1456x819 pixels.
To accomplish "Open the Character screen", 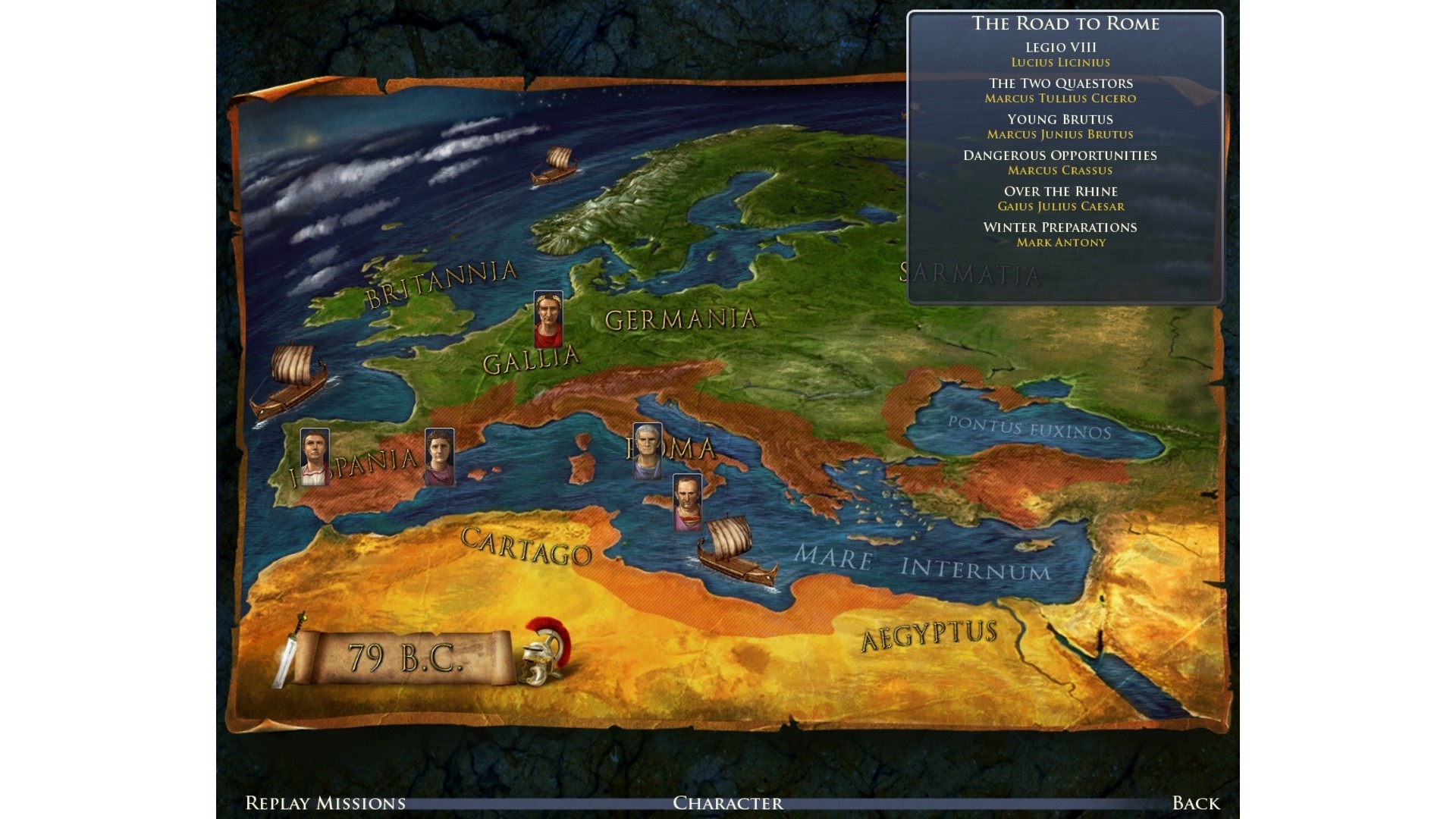I will (x=727, y=803).
